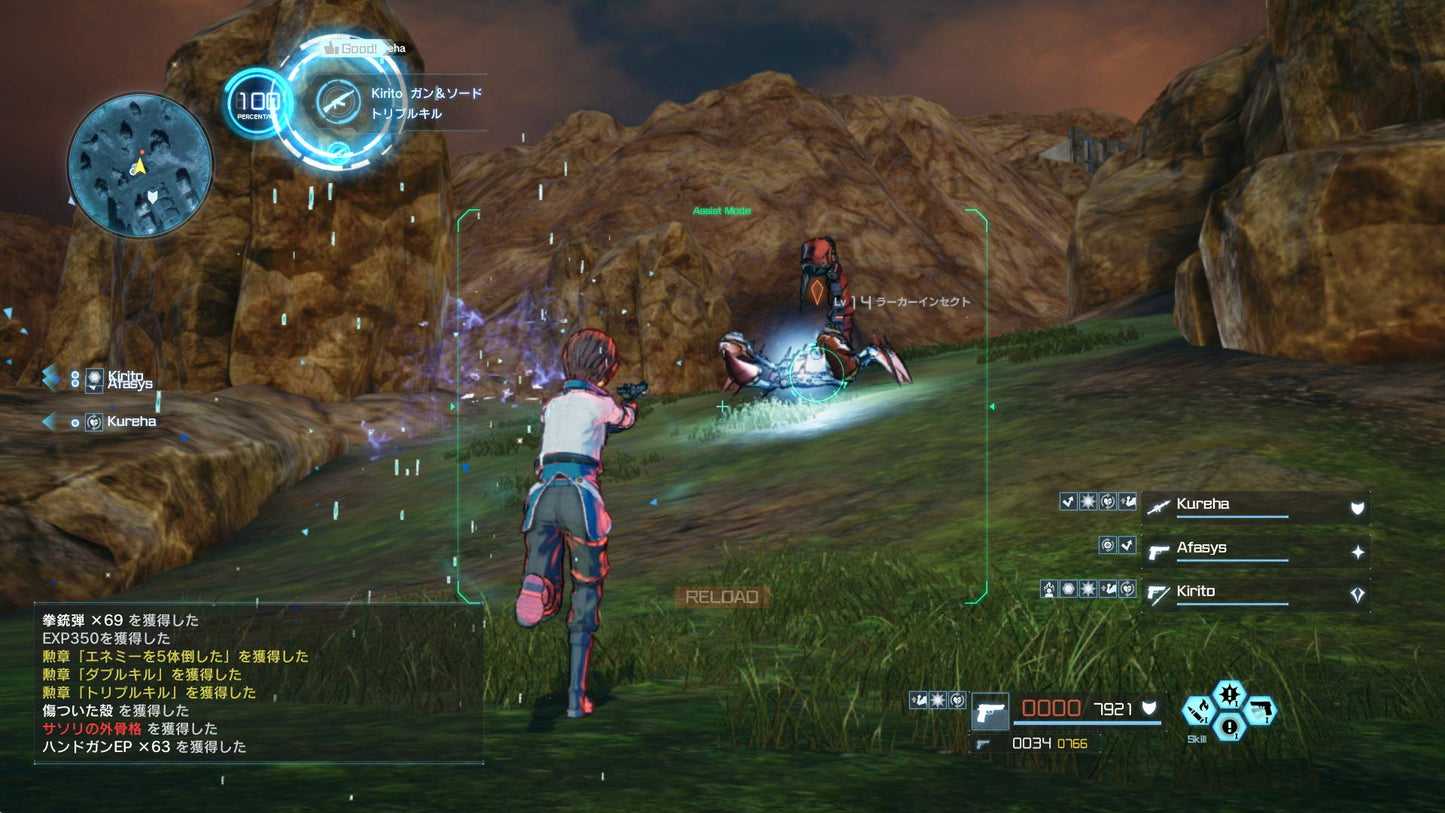Click the gun icon in the Kirito combo banner

[x=338, y=101]
